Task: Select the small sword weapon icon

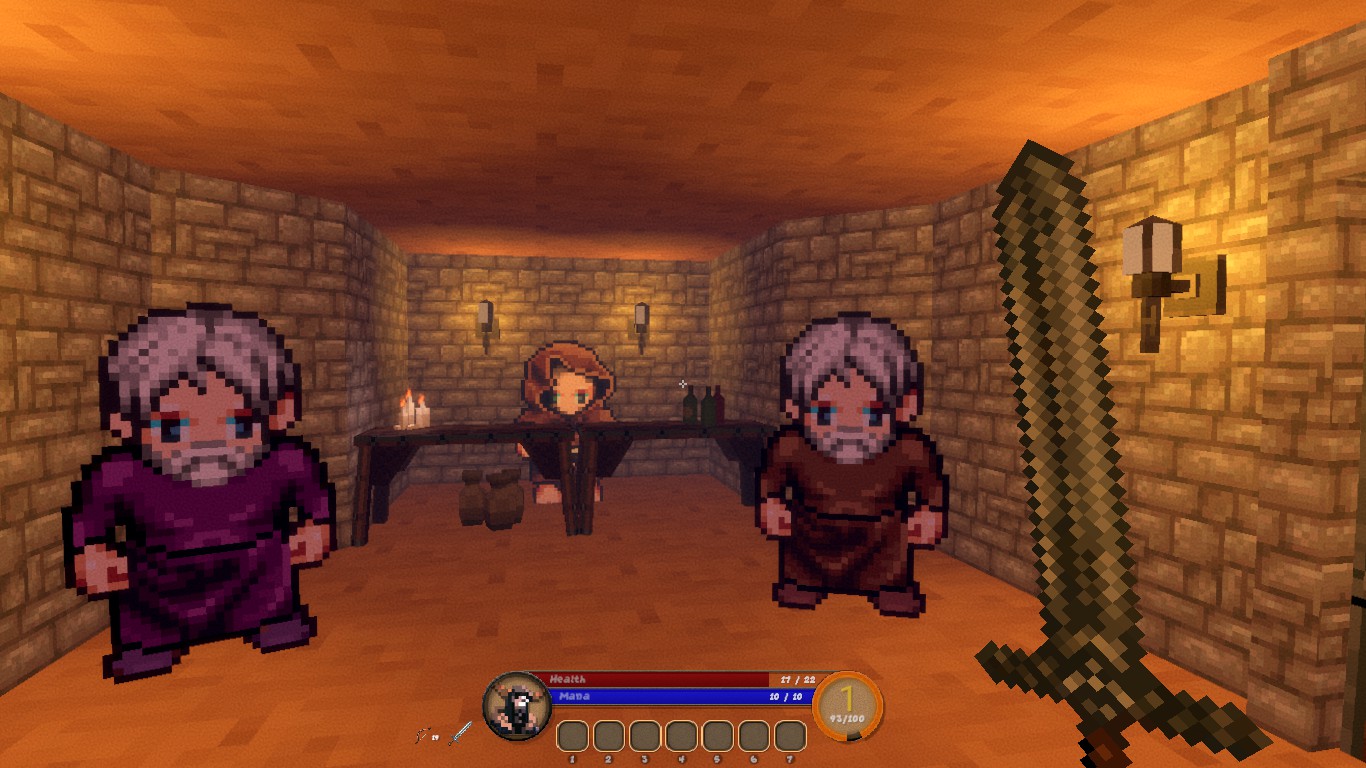Action: point(460,734)
